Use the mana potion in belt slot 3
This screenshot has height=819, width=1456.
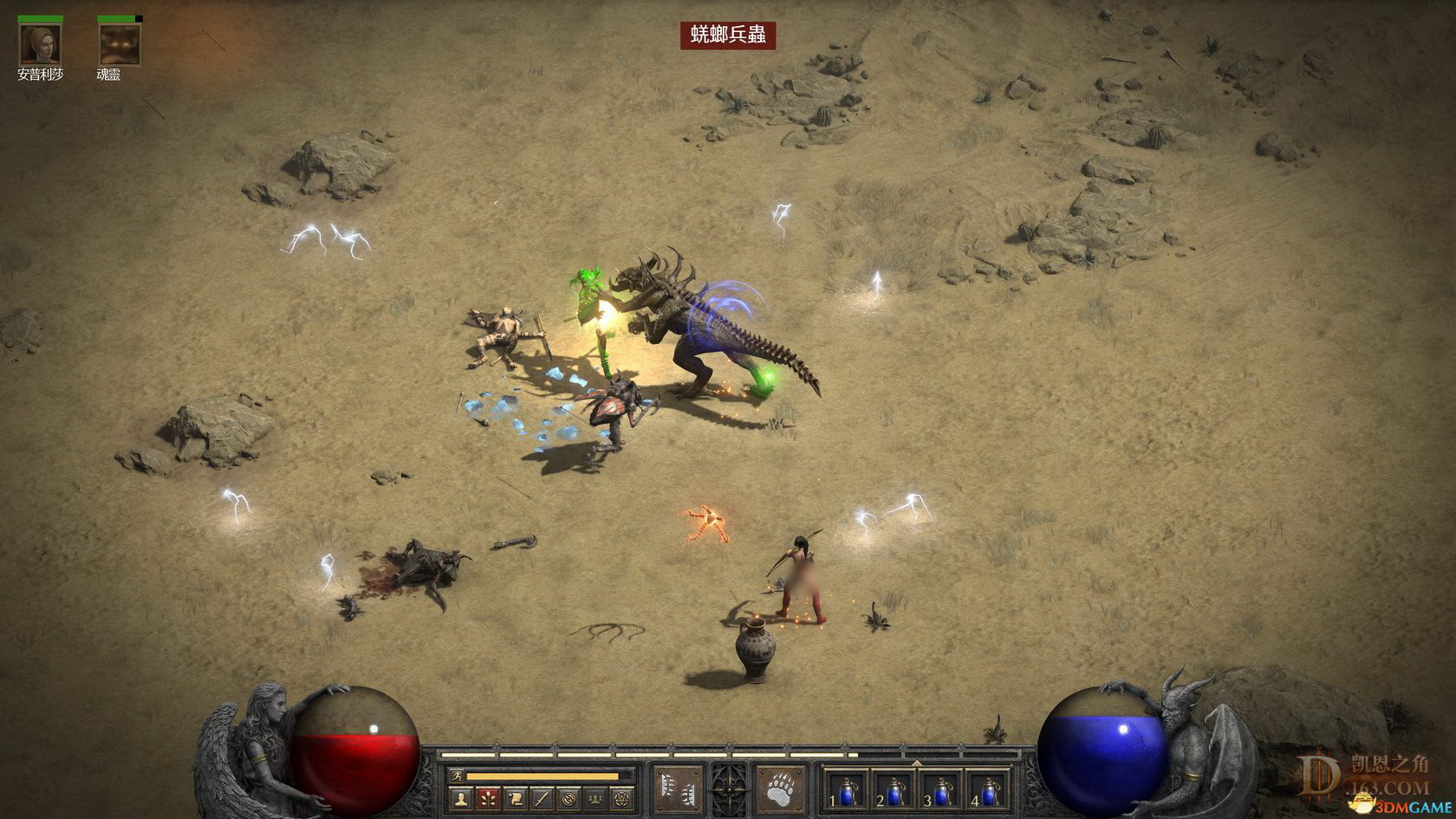941,790
